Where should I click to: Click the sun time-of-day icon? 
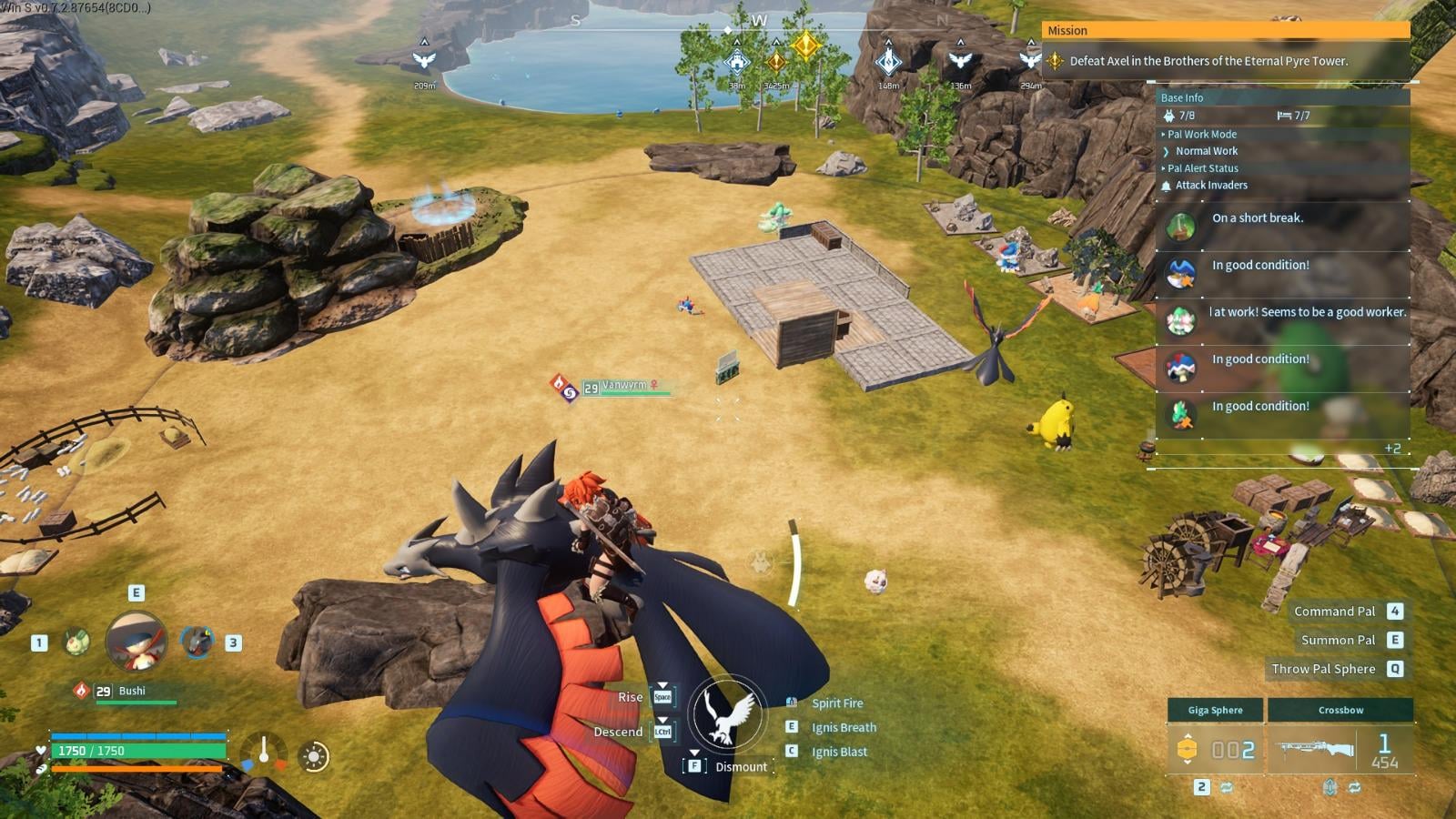click(315, 756)
